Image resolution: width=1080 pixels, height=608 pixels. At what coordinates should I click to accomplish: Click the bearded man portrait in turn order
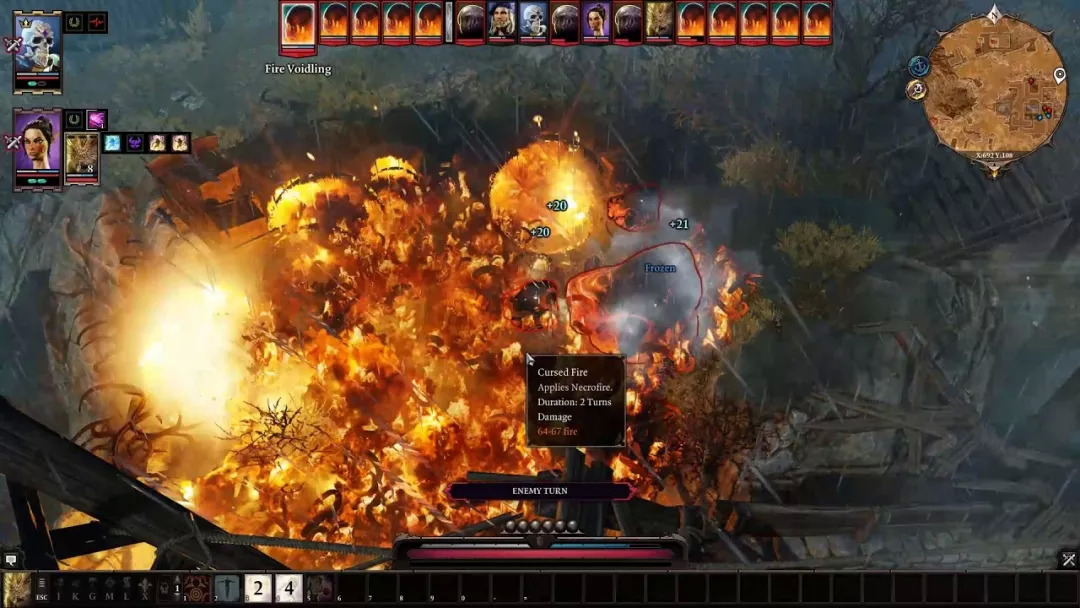502,21
